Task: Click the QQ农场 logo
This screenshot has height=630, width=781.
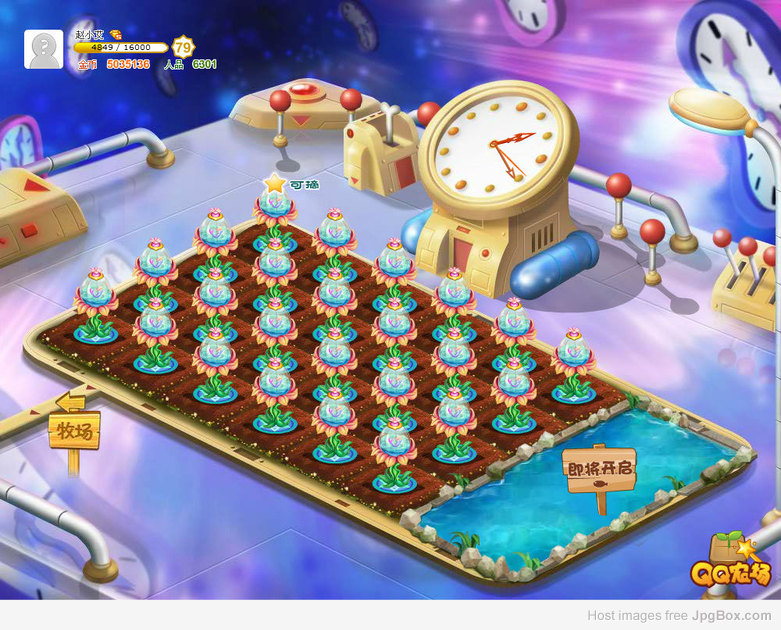Action: [731, 567]
